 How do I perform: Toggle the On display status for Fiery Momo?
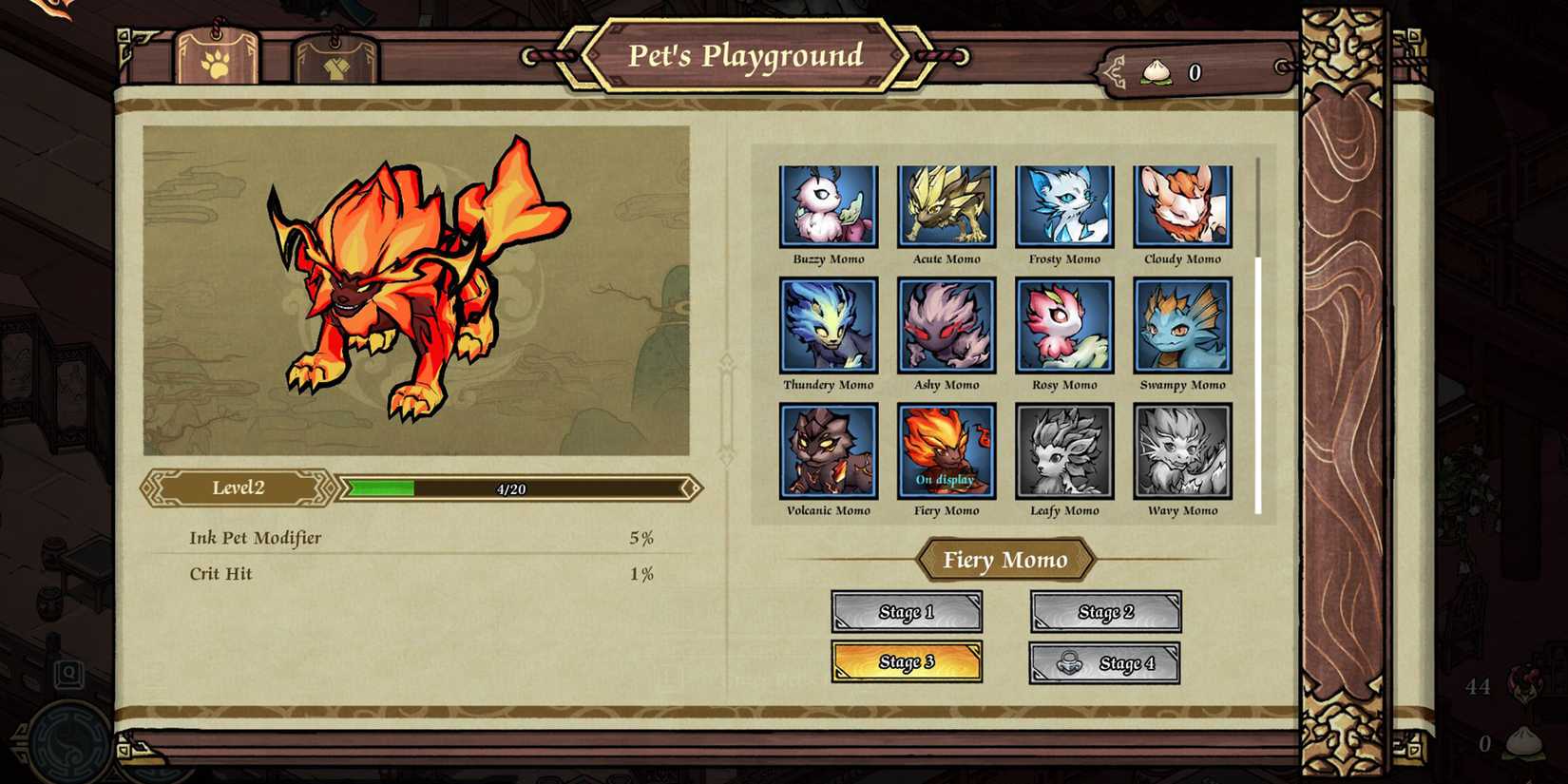947,480
